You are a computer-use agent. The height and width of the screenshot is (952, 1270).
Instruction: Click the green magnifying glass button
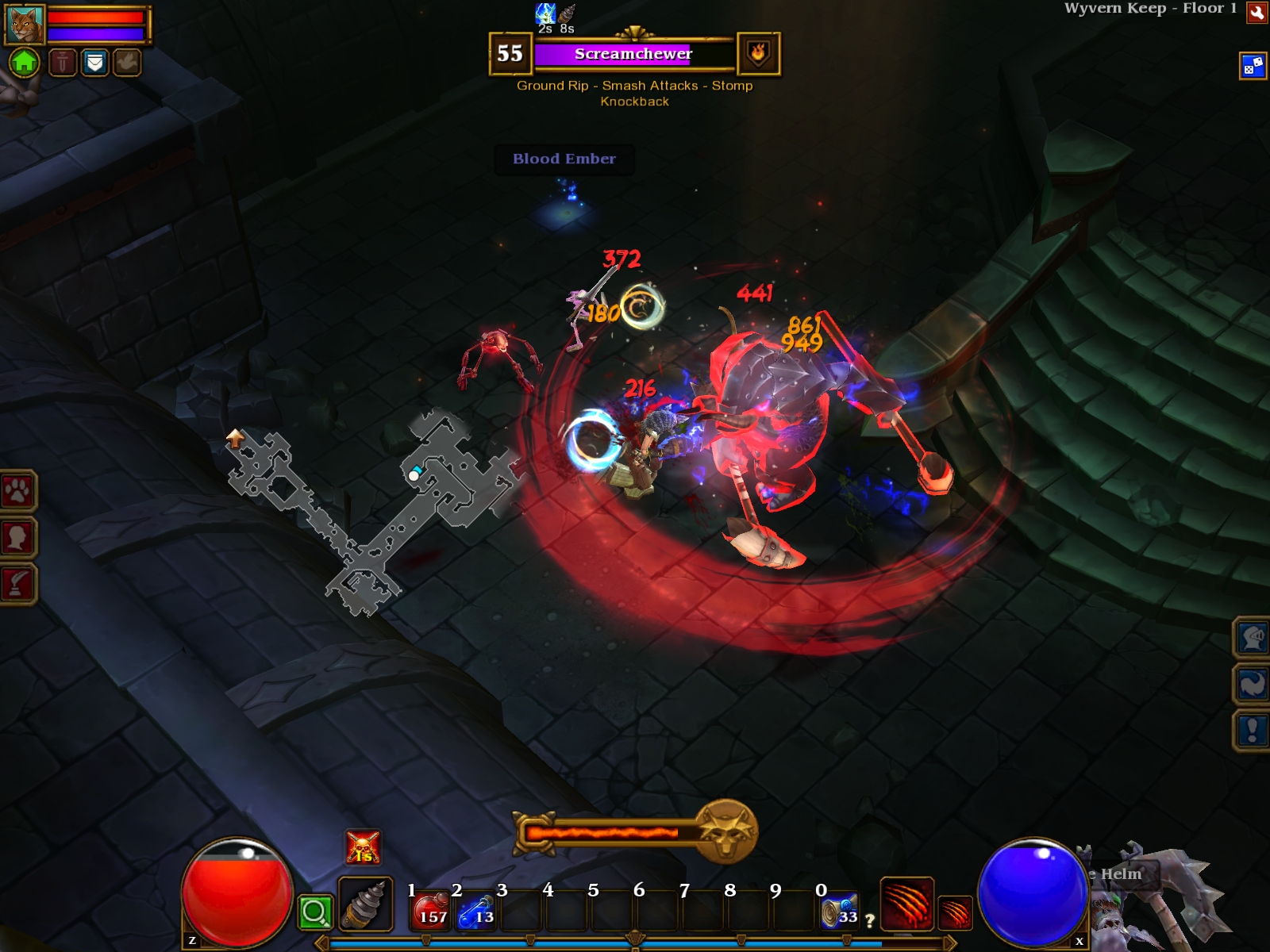[314, 912]
